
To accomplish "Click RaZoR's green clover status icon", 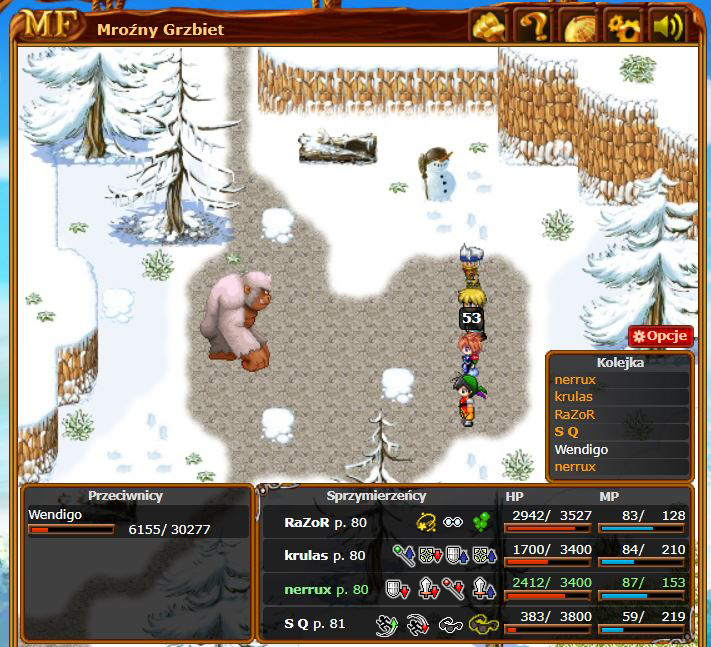I will [484, 521].
